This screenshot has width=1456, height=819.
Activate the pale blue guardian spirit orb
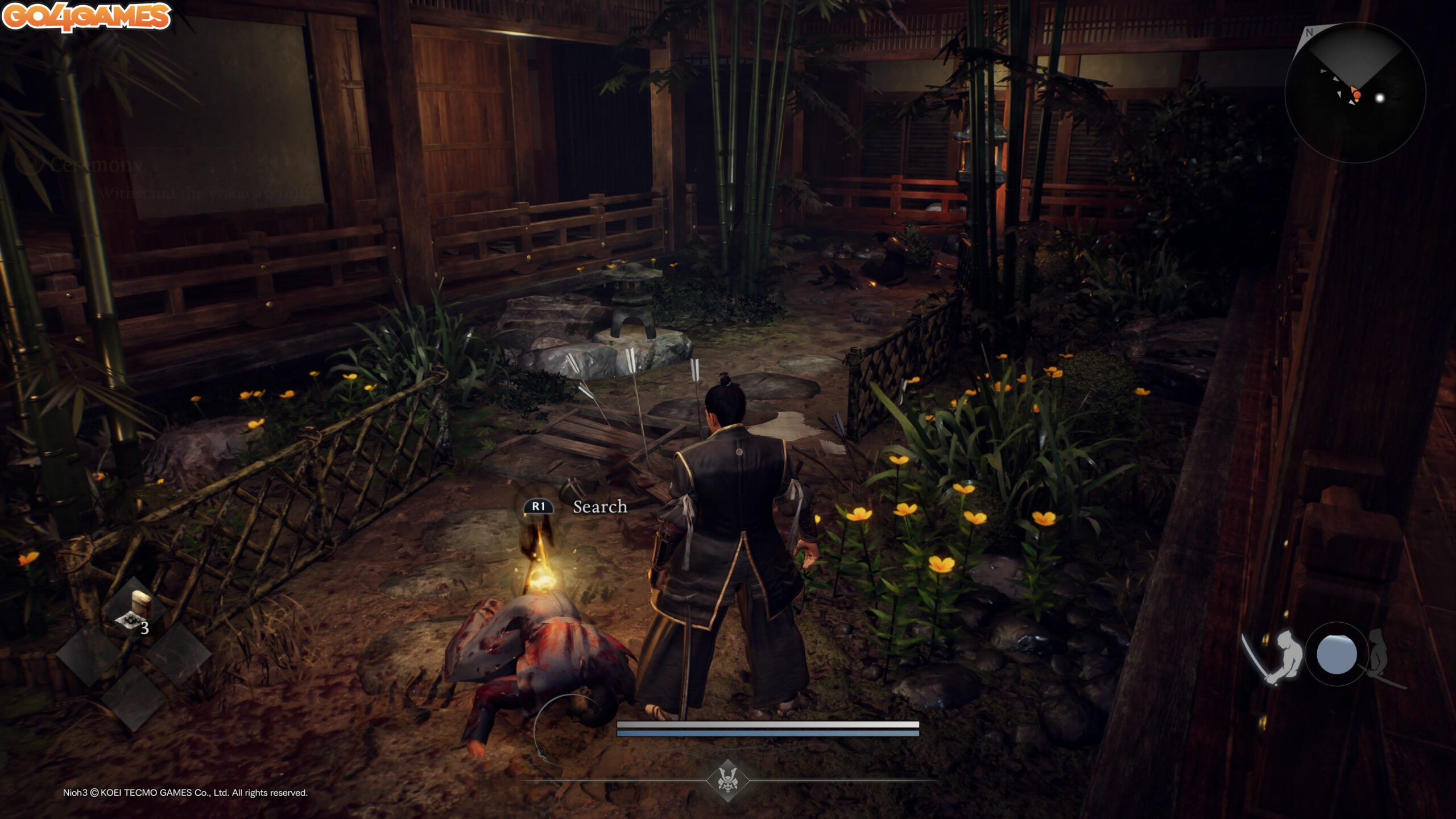(1337, 654)
